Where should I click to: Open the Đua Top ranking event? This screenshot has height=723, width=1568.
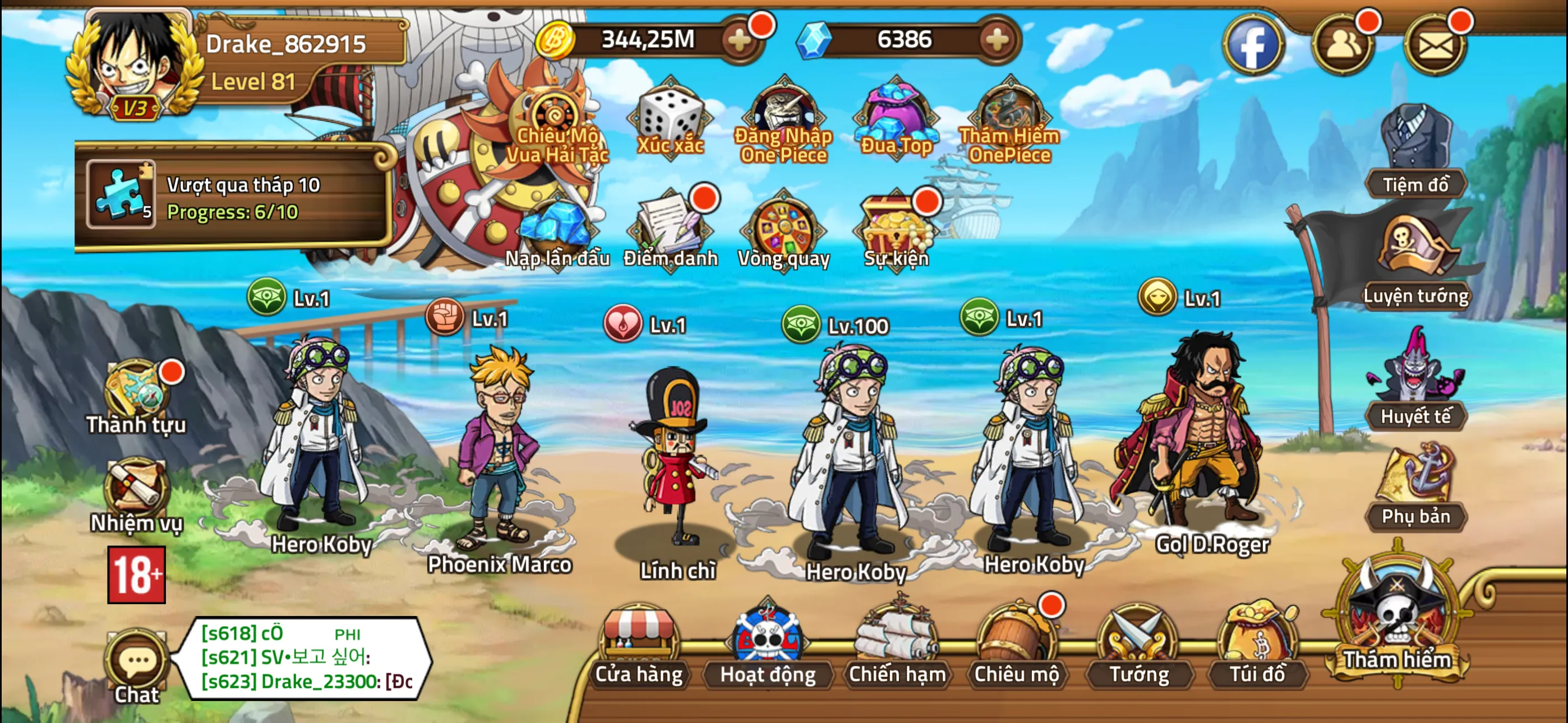pyautogui.click(x=895, y=115)
